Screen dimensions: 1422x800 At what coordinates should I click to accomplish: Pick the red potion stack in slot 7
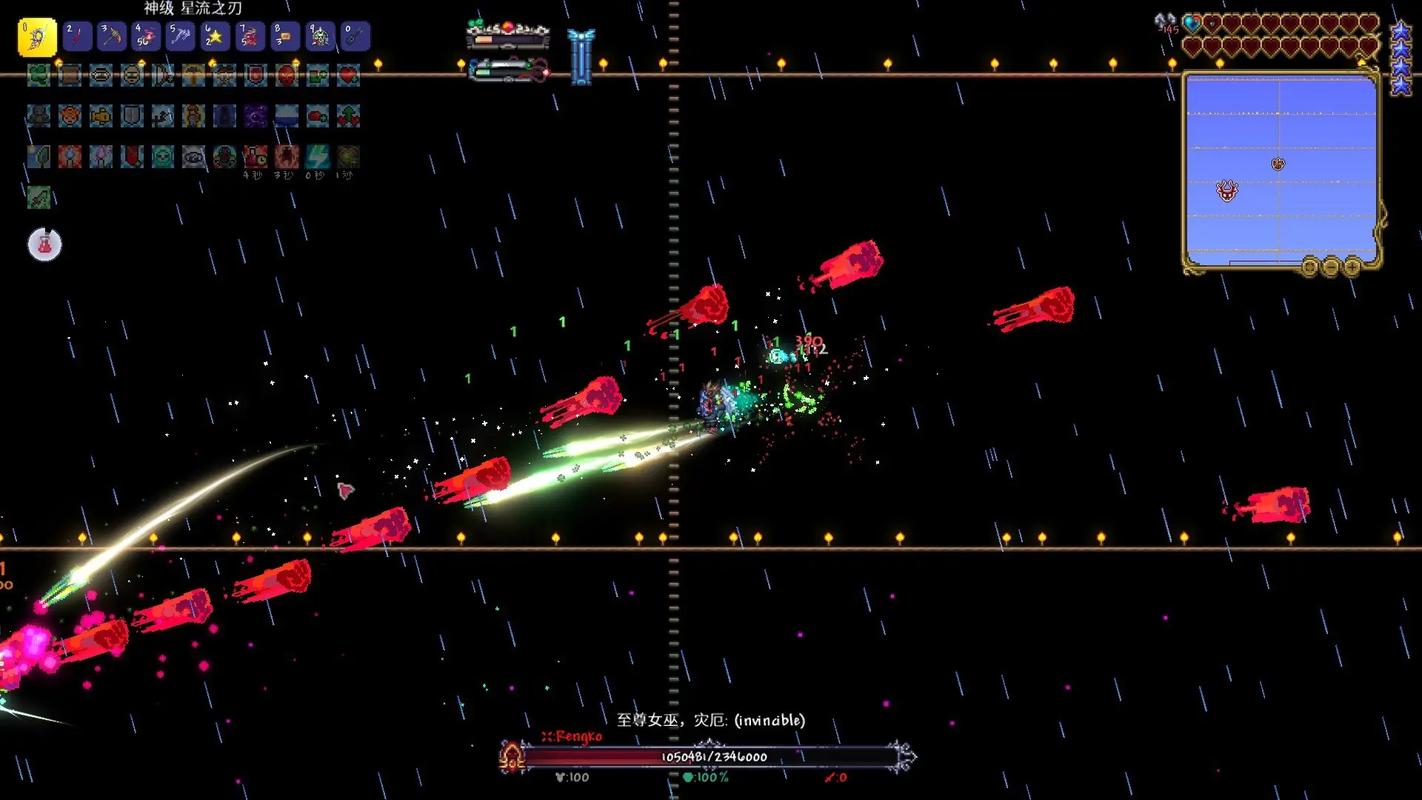(250, 37)
